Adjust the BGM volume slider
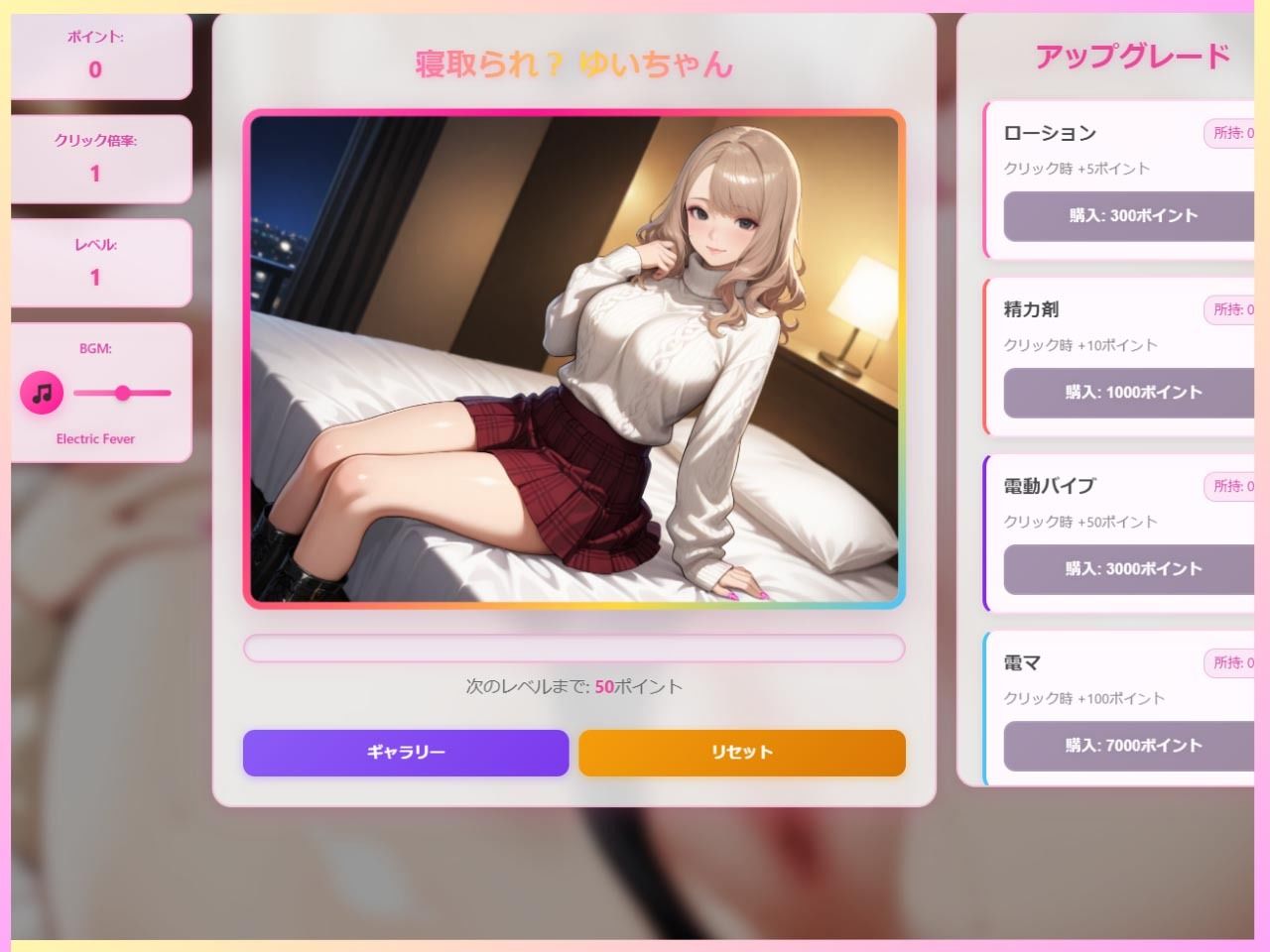 122,392
